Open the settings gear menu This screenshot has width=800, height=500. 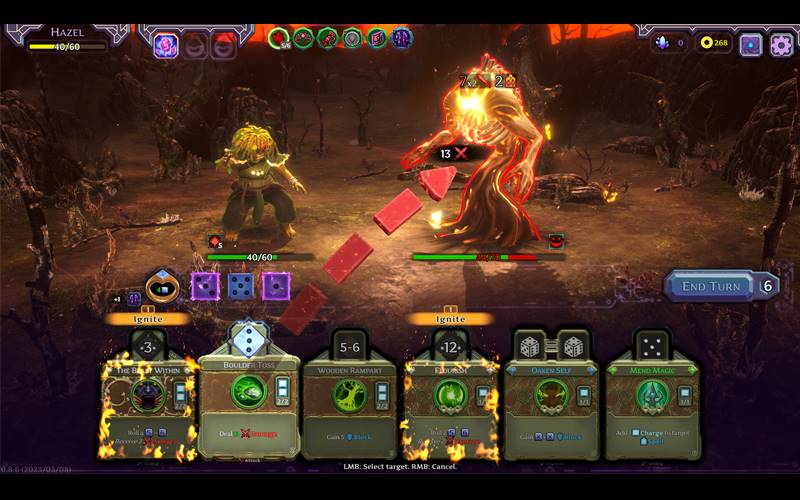(x=781, y=44)
